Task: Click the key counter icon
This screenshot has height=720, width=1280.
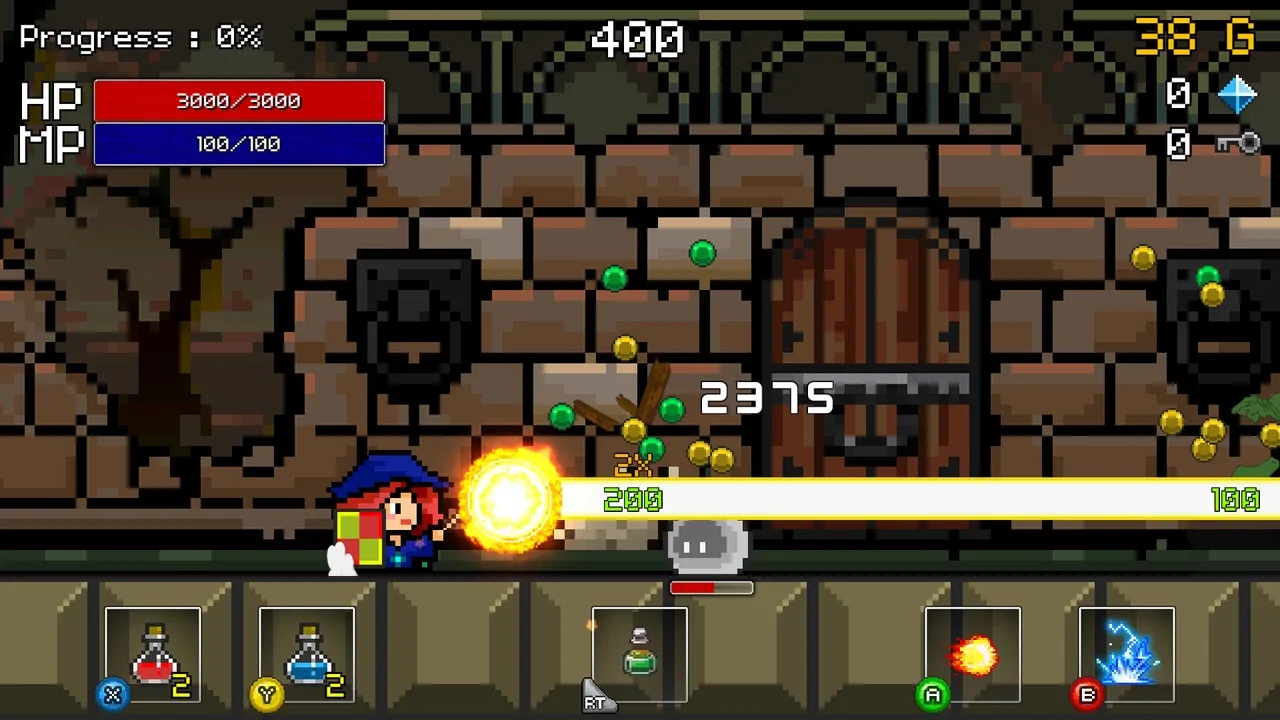Action: [x=1238, y=145]
